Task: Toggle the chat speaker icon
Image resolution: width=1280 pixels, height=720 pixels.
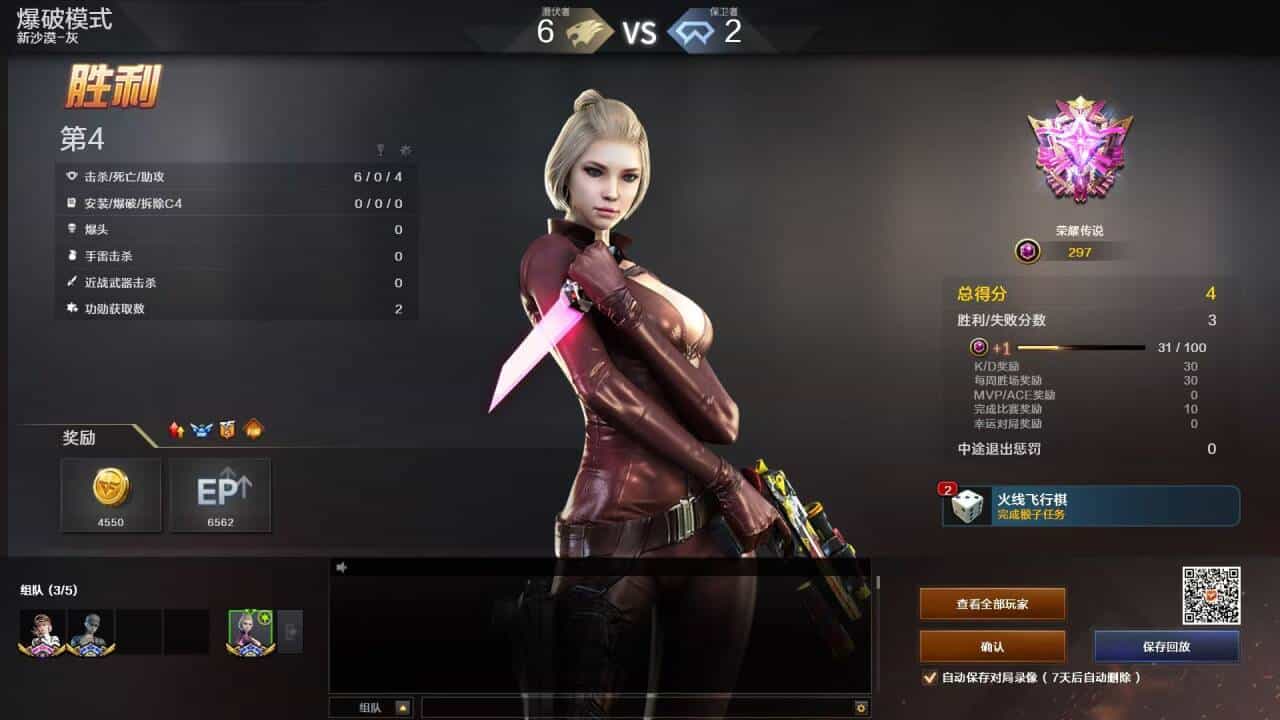Action: [341, 567]
